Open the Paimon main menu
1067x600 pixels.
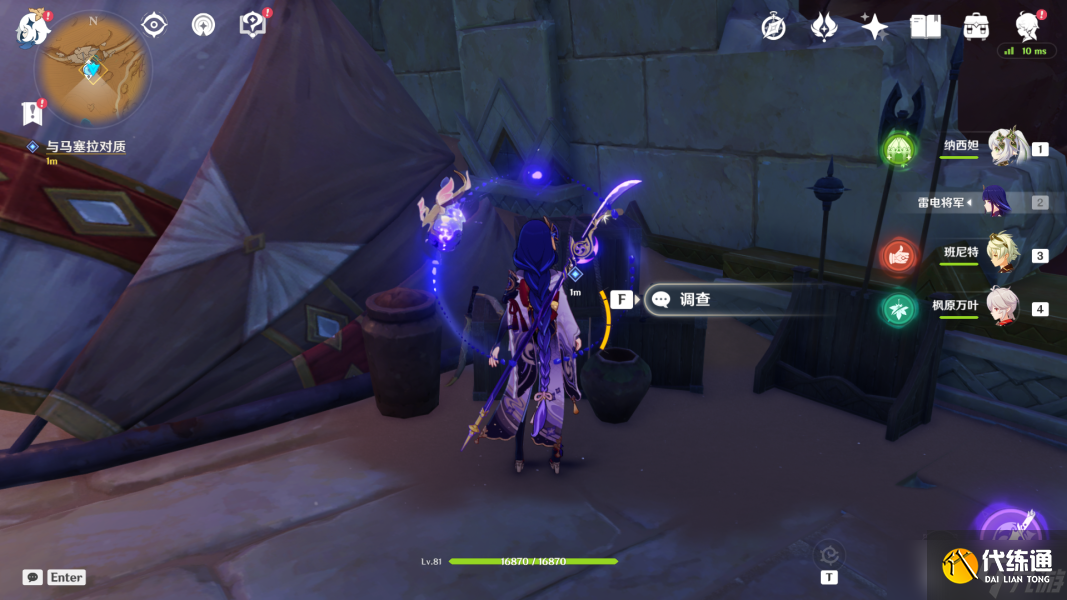(33, 27)
